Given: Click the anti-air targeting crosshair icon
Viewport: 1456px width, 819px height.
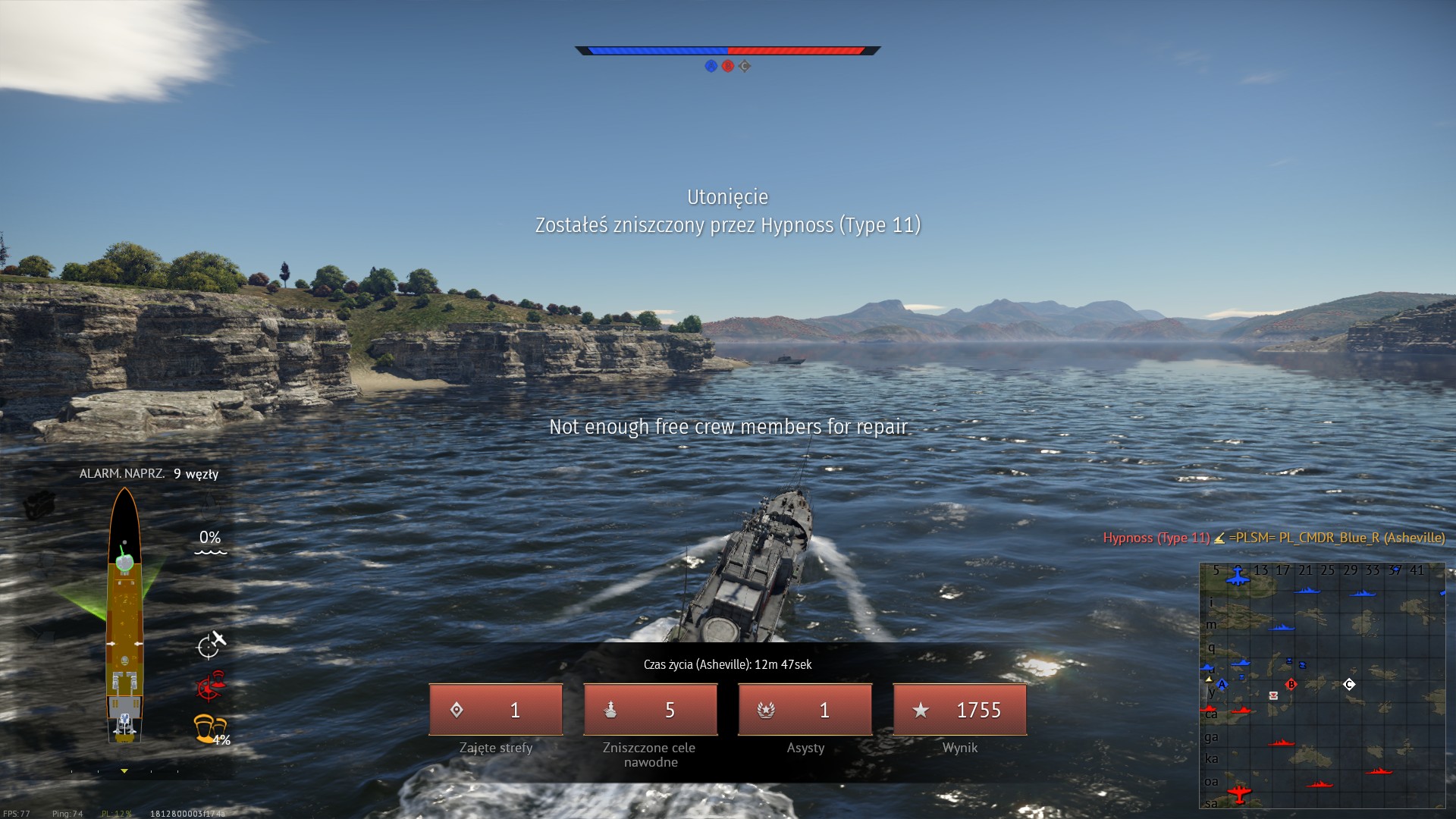Looking at the screenshot, I should coord(210,645).
